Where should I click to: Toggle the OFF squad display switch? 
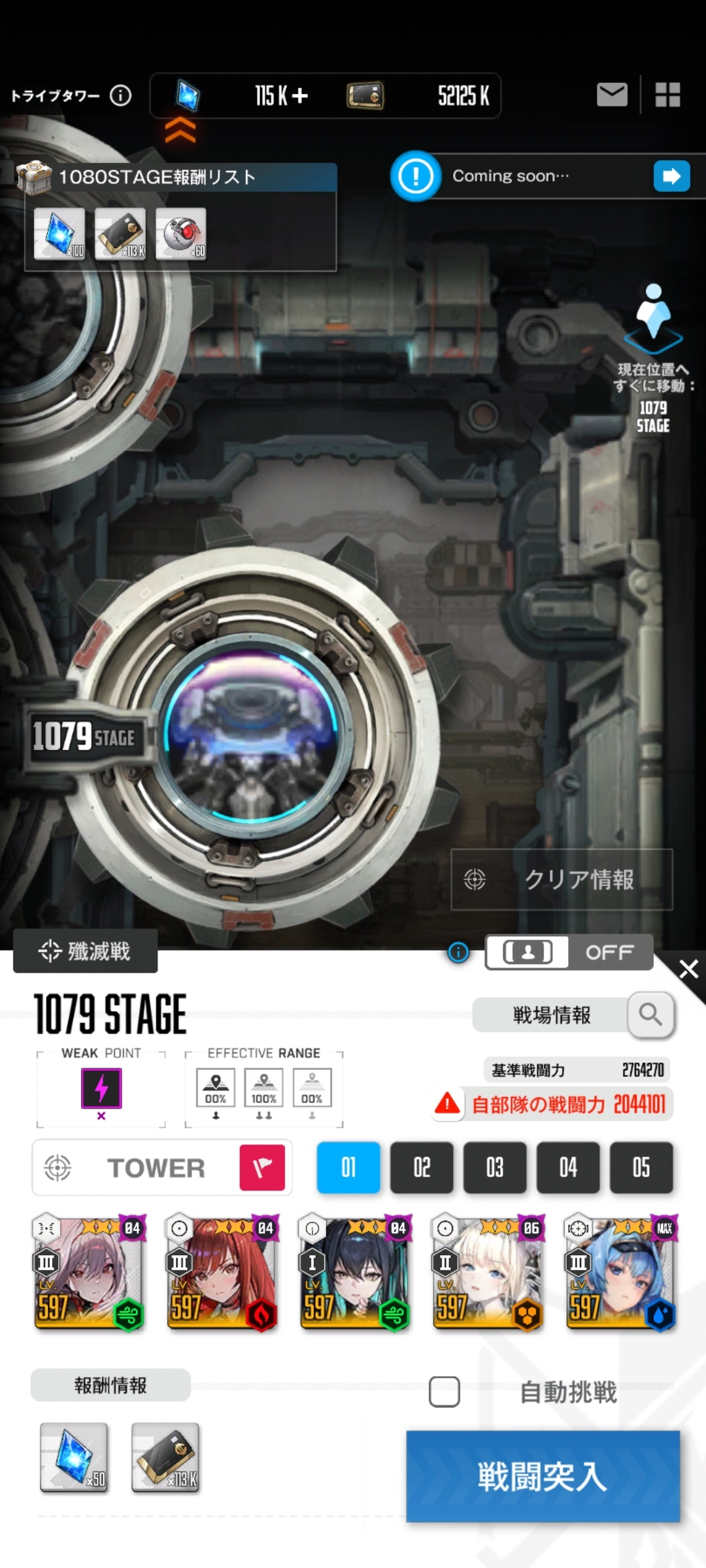[569, 953]
